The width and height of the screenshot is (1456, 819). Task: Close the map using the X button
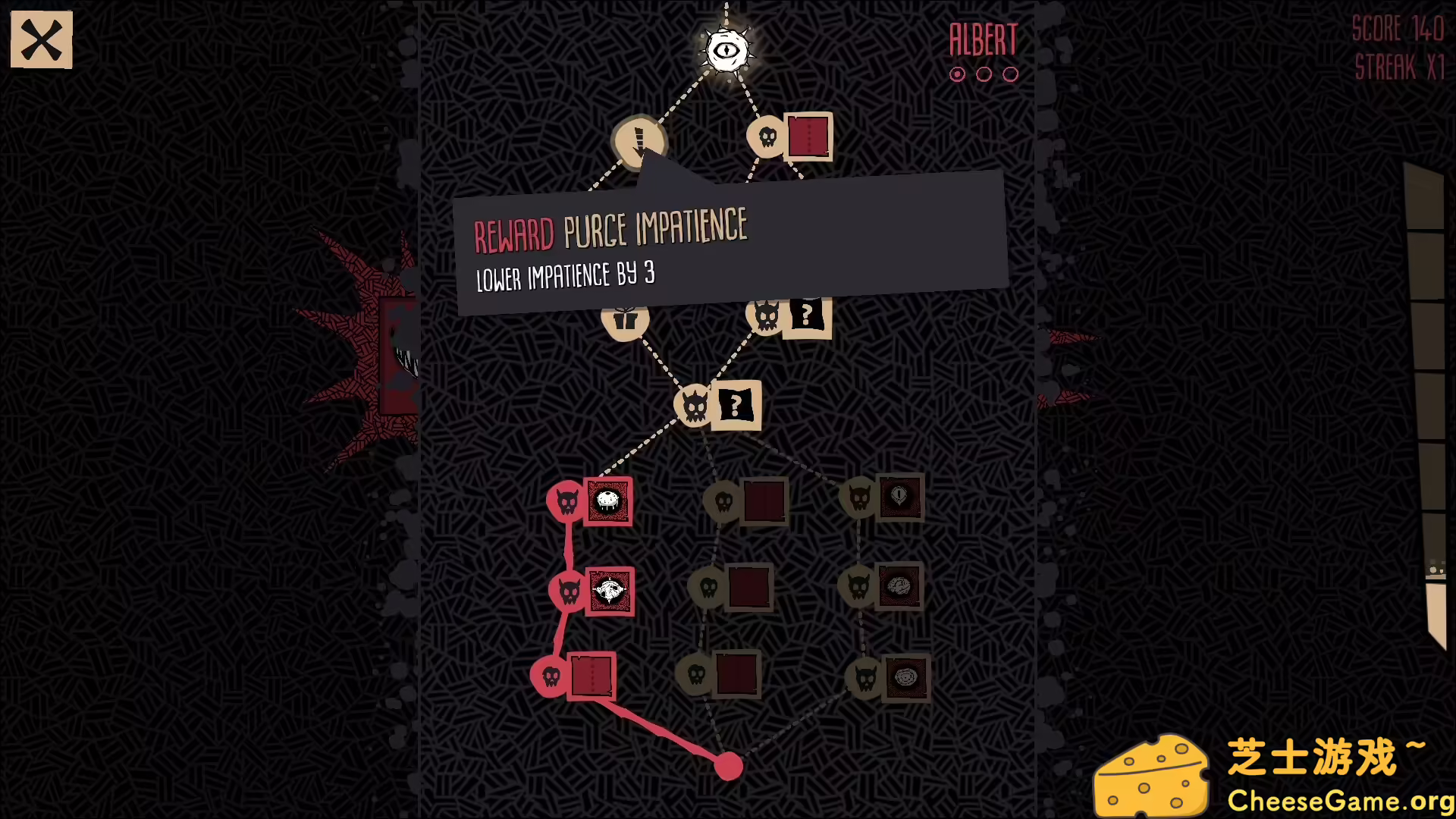click(x=41, y=39)
